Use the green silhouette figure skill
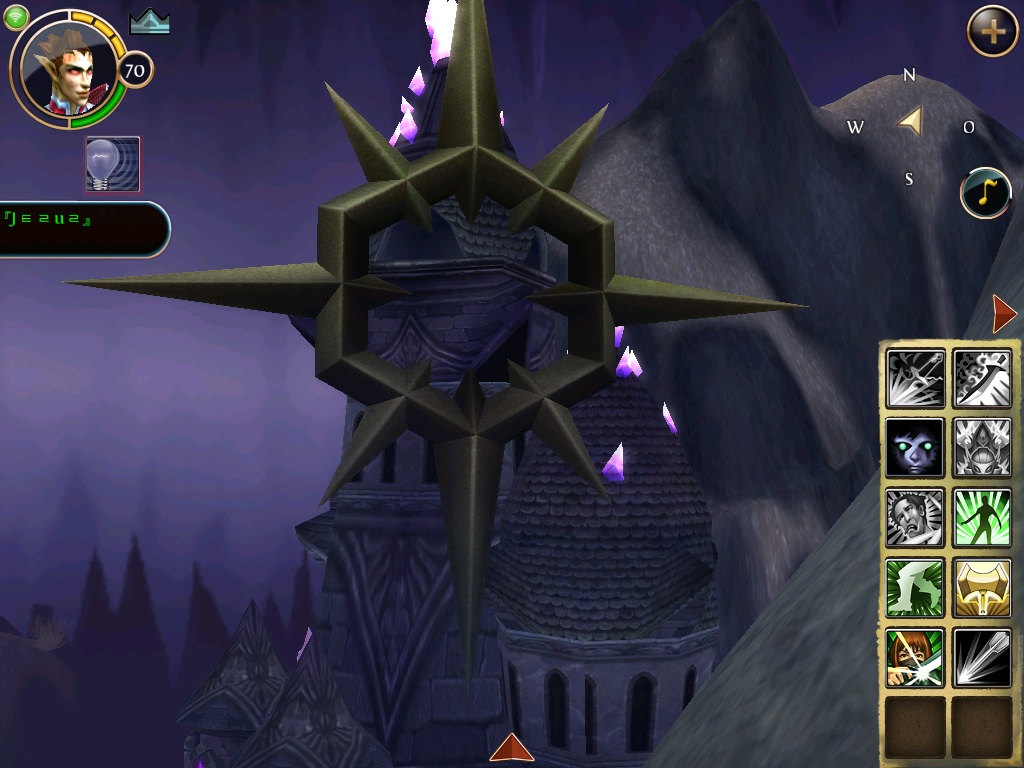The height and width of the screenshot is (768, 1024). (982, 518)
